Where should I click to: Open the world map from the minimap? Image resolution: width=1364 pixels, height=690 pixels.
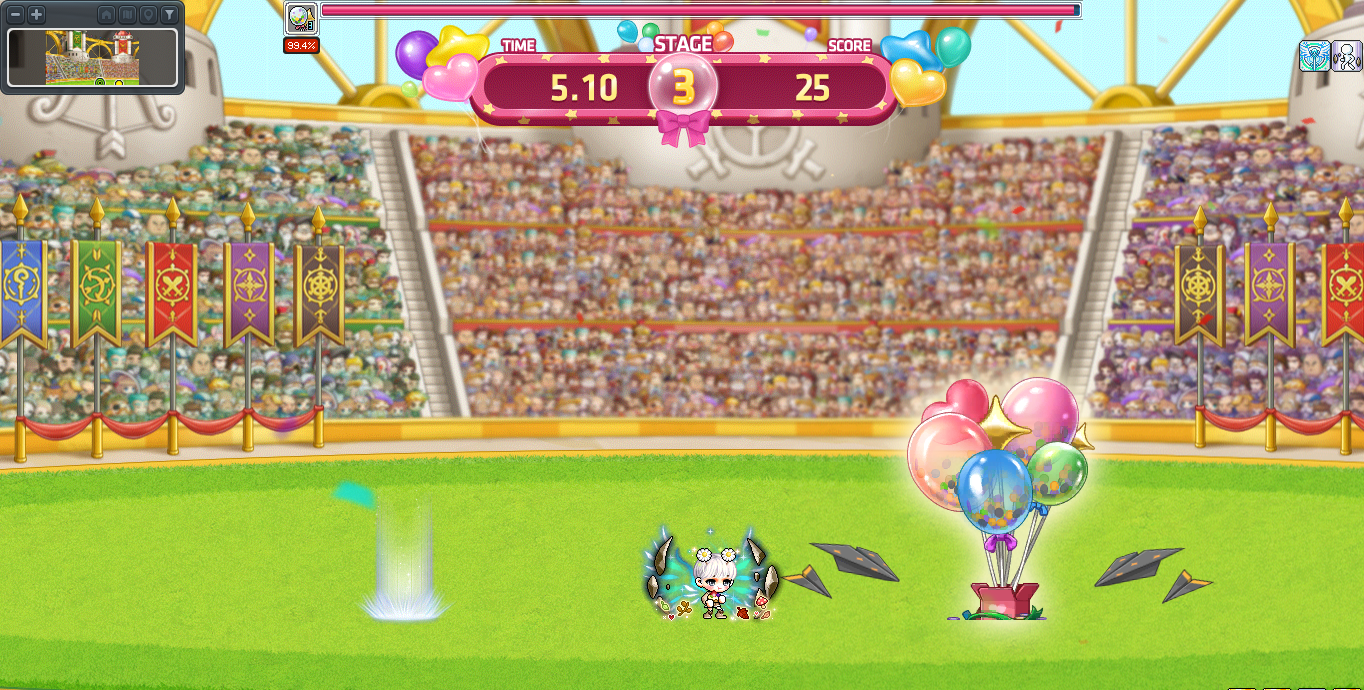127,15
